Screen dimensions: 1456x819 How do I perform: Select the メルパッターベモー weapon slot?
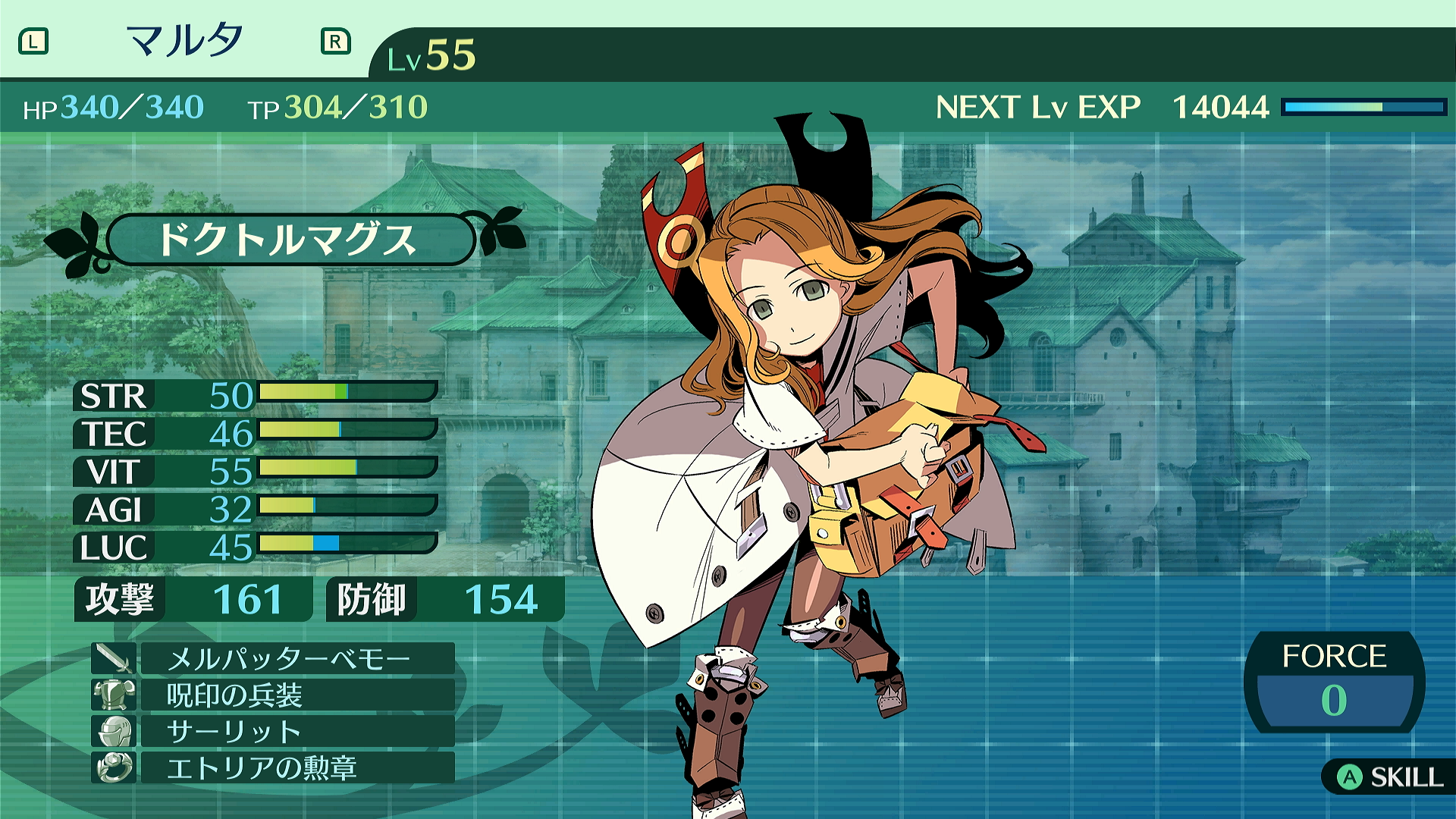coord(296,658)
